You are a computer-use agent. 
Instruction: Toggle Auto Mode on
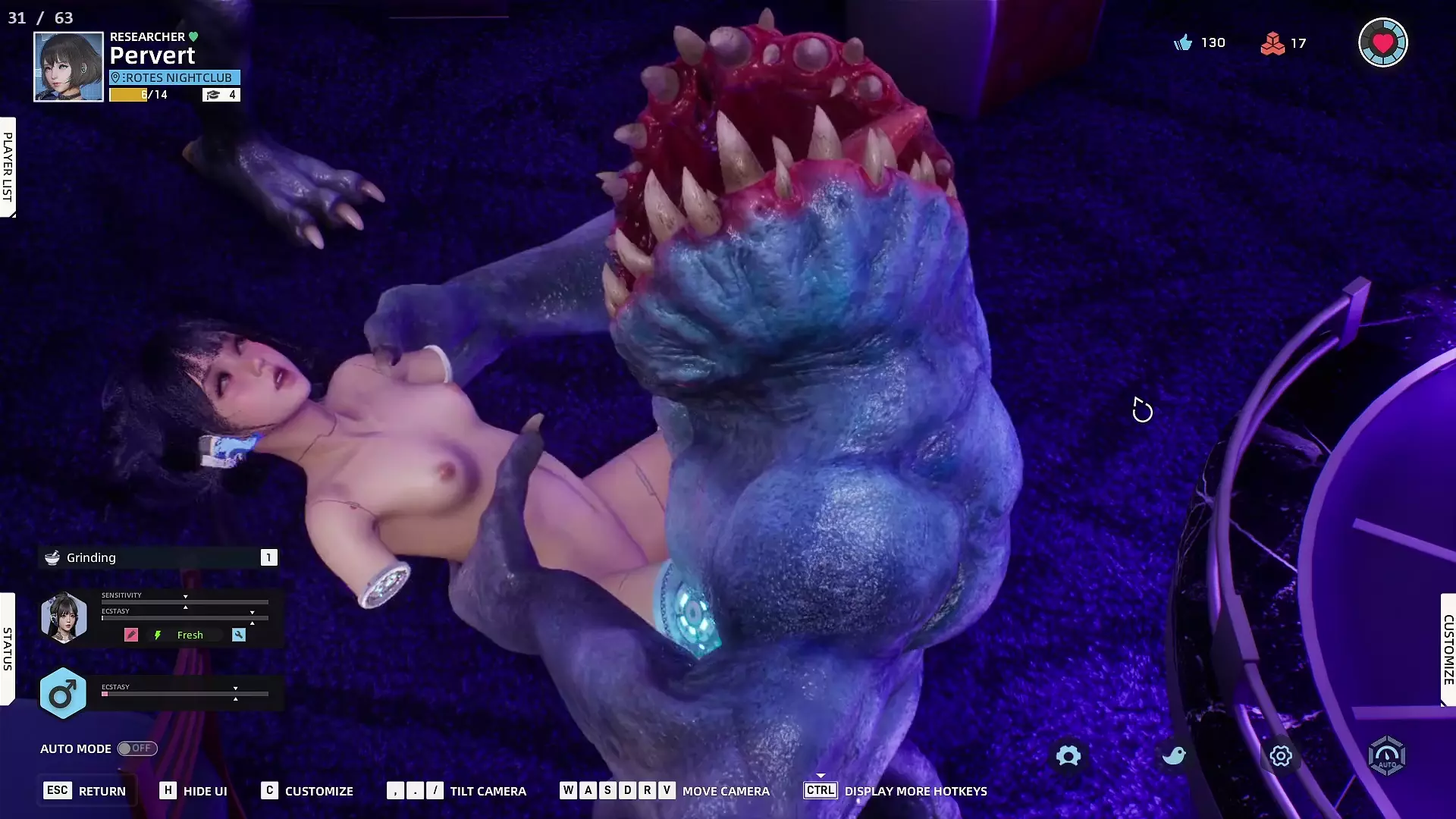[x=137, y=748]
